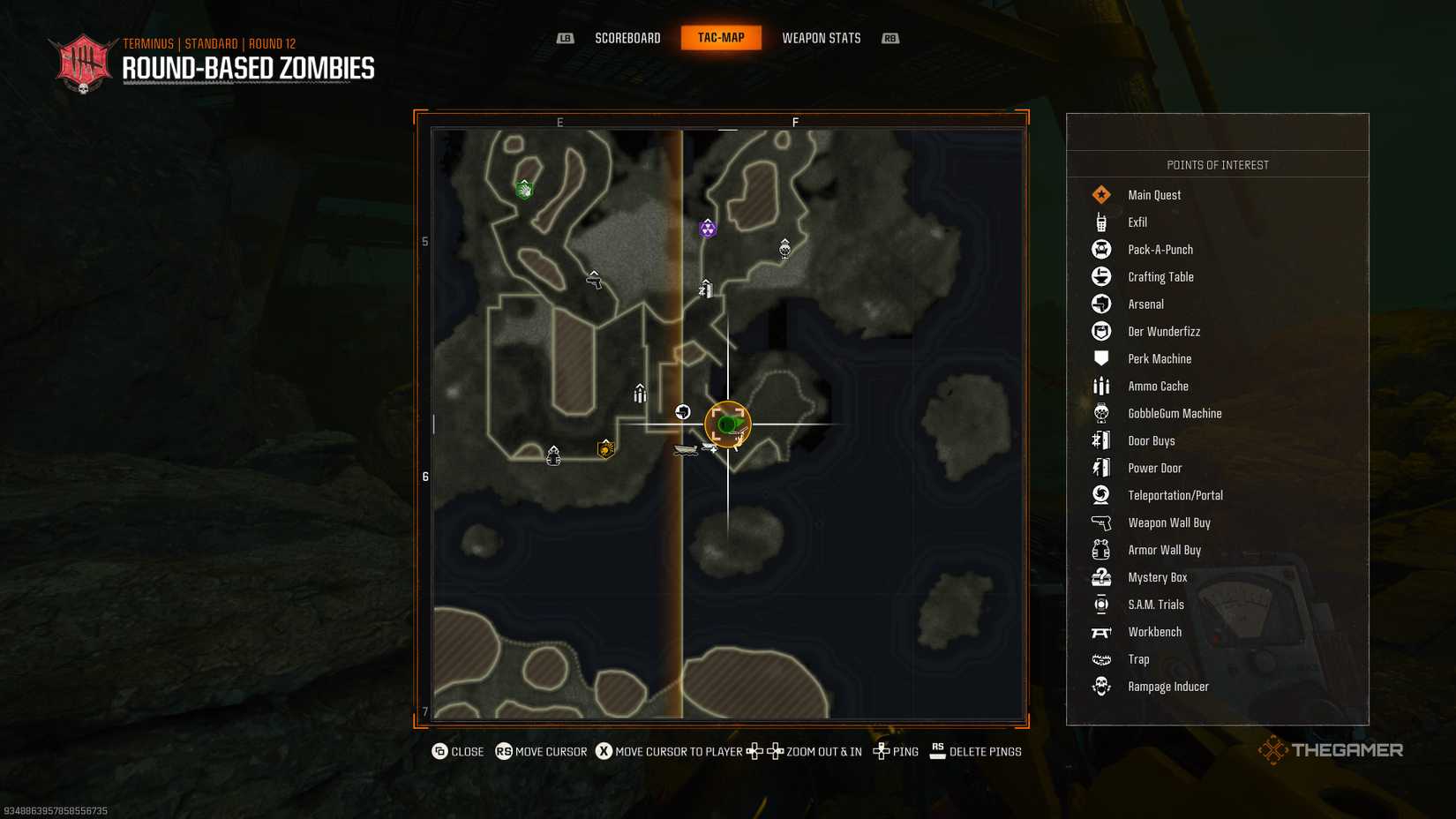
Task: Select the purple Pack-A-Punch marker on the map
Action: [x=709, y=229]
